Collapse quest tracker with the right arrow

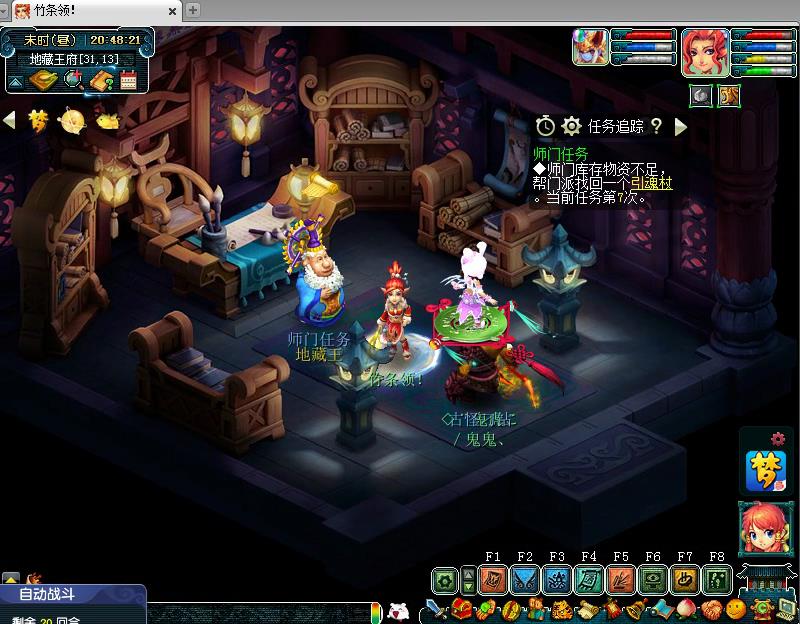point(681,126)
